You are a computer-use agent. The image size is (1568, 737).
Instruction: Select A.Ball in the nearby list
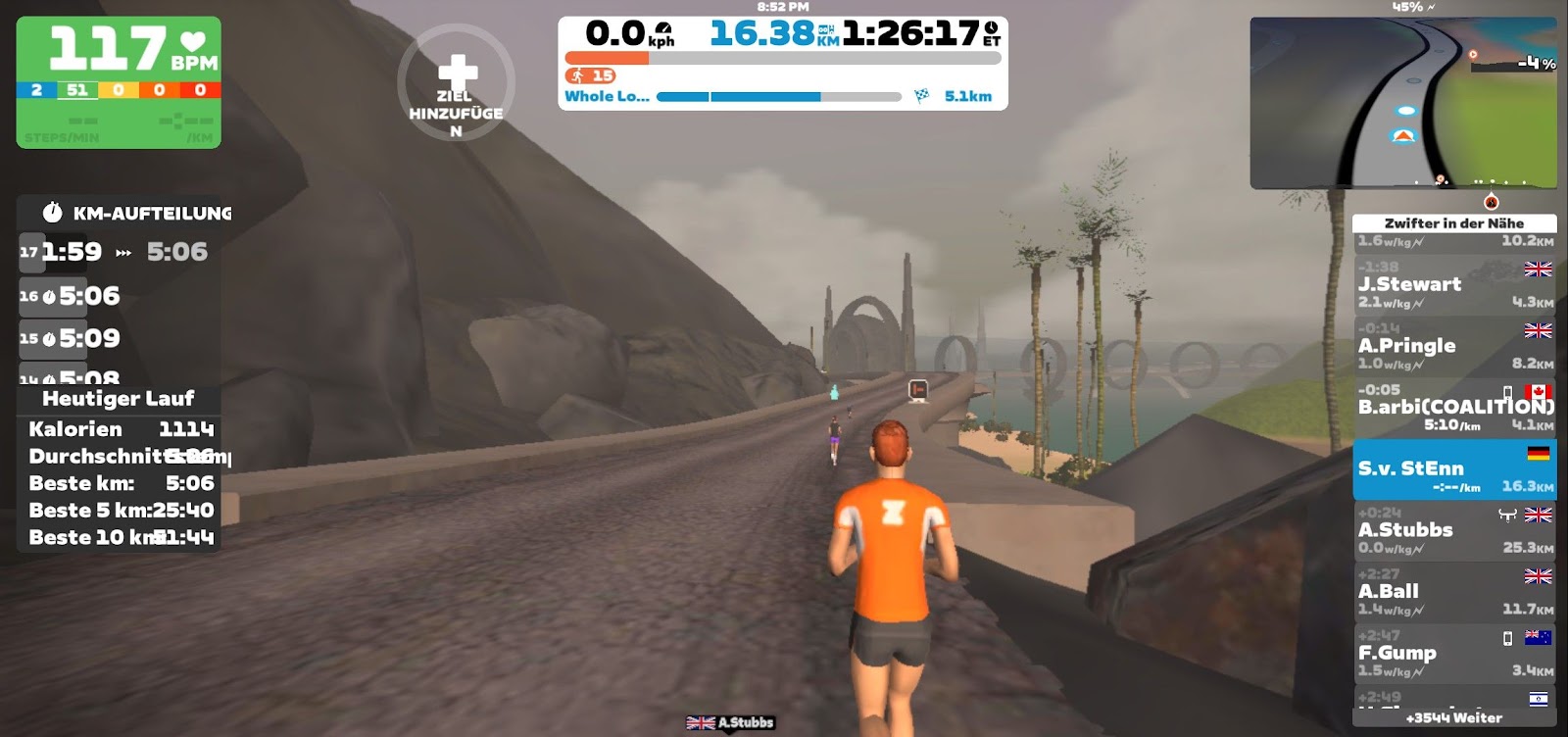[1453, 592]
